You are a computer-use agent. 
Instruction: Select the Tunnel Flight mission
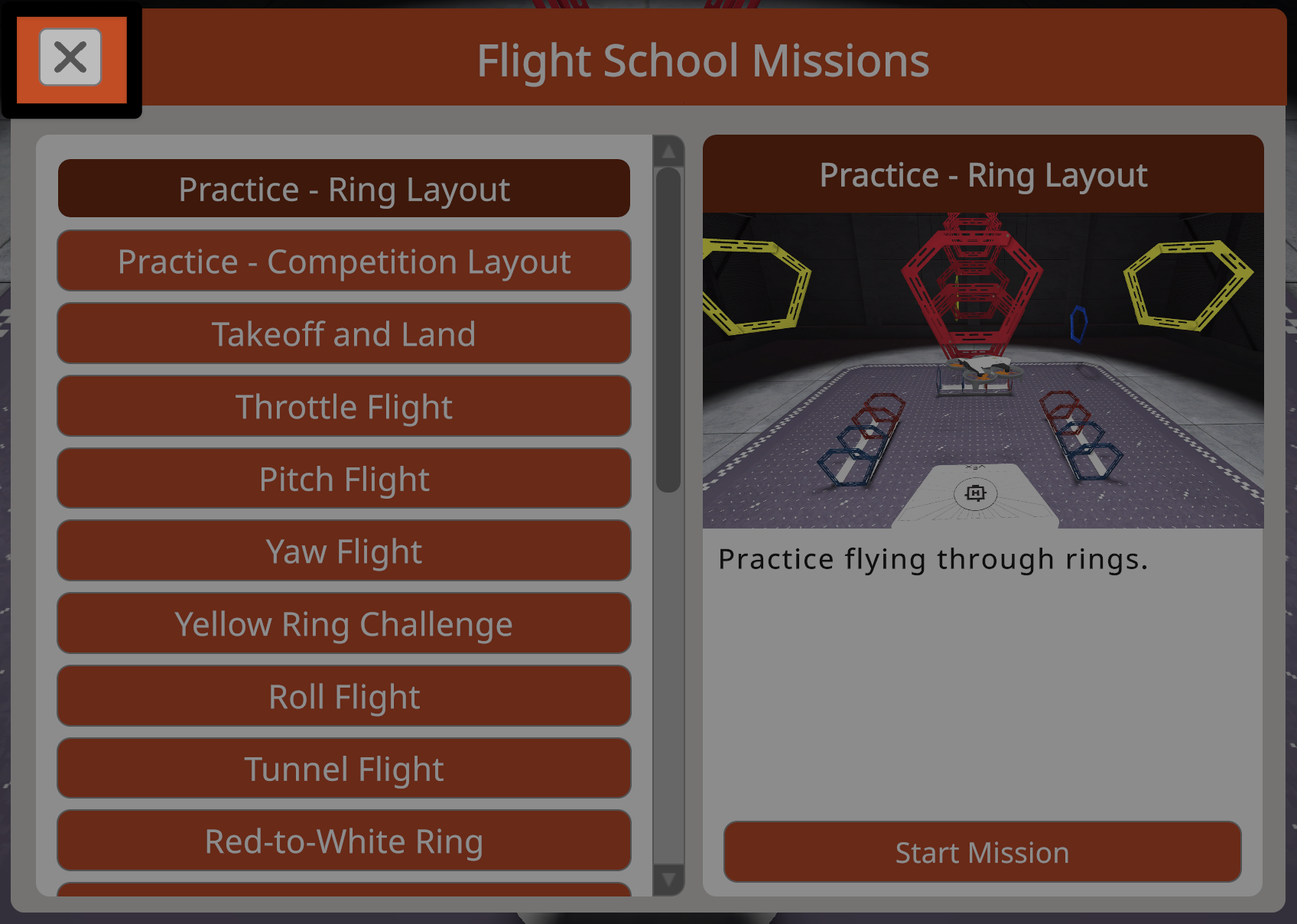click(343, 768)
